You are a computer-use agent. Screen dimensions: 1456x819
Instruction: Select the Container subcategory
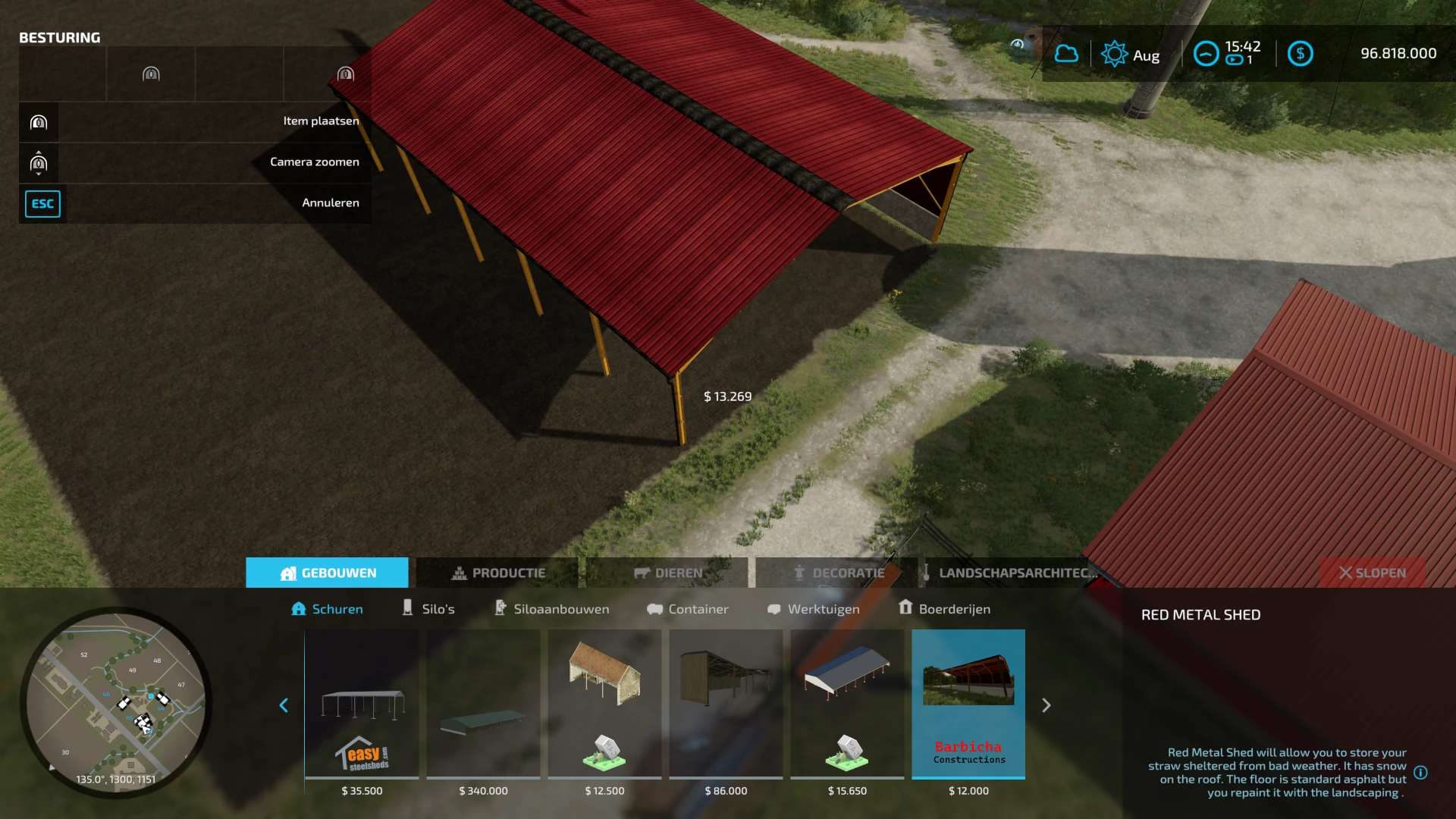pos(687,609)
